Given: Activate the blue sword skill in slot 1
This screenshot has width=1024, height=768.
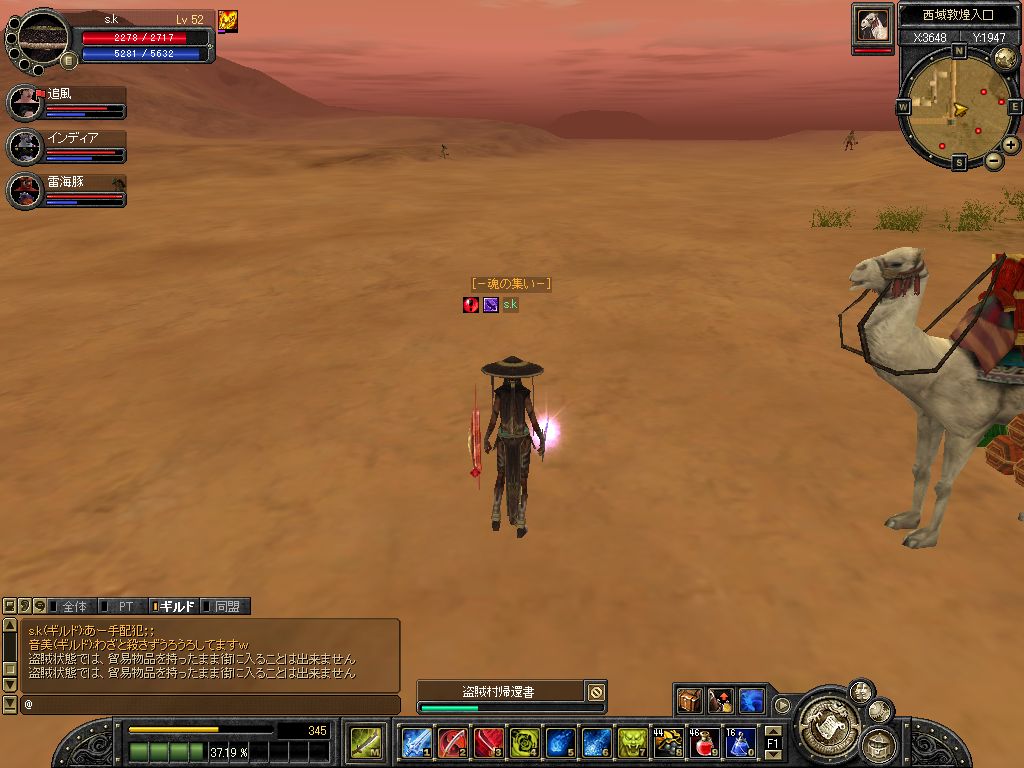Looking at the screenshot, I should pos(416,743).
